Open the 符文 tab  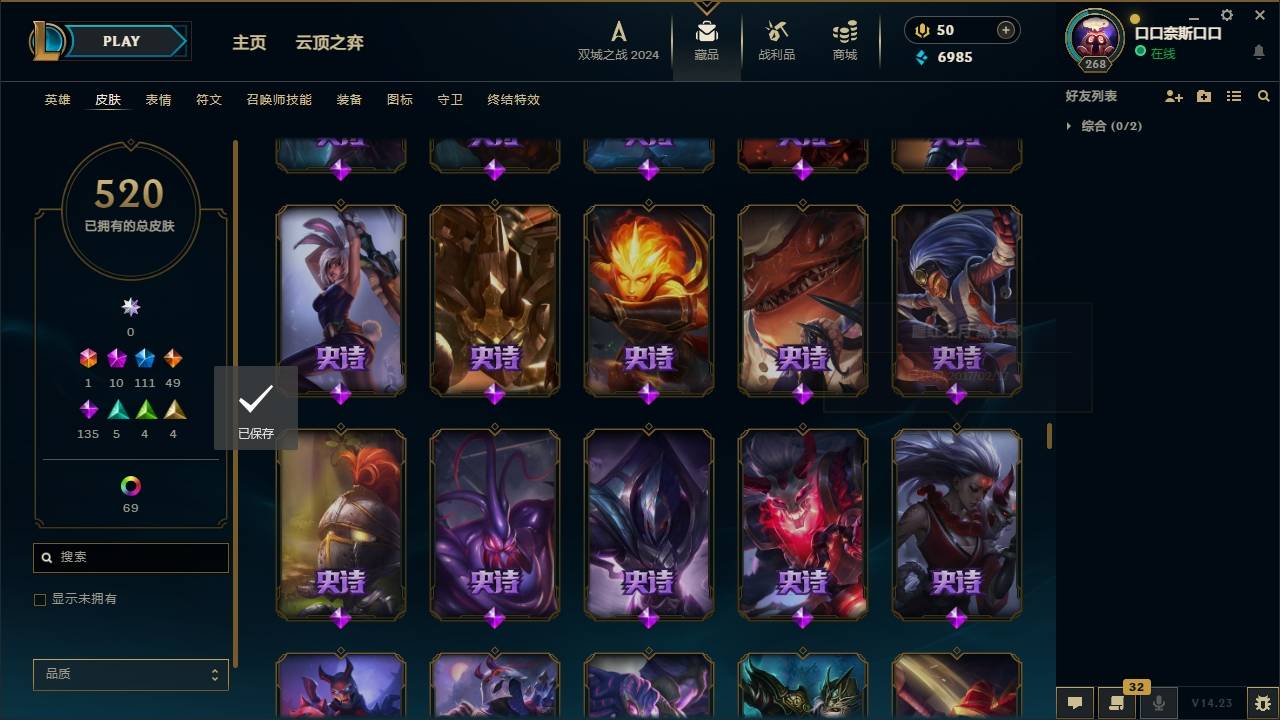(x=209, y=100)
